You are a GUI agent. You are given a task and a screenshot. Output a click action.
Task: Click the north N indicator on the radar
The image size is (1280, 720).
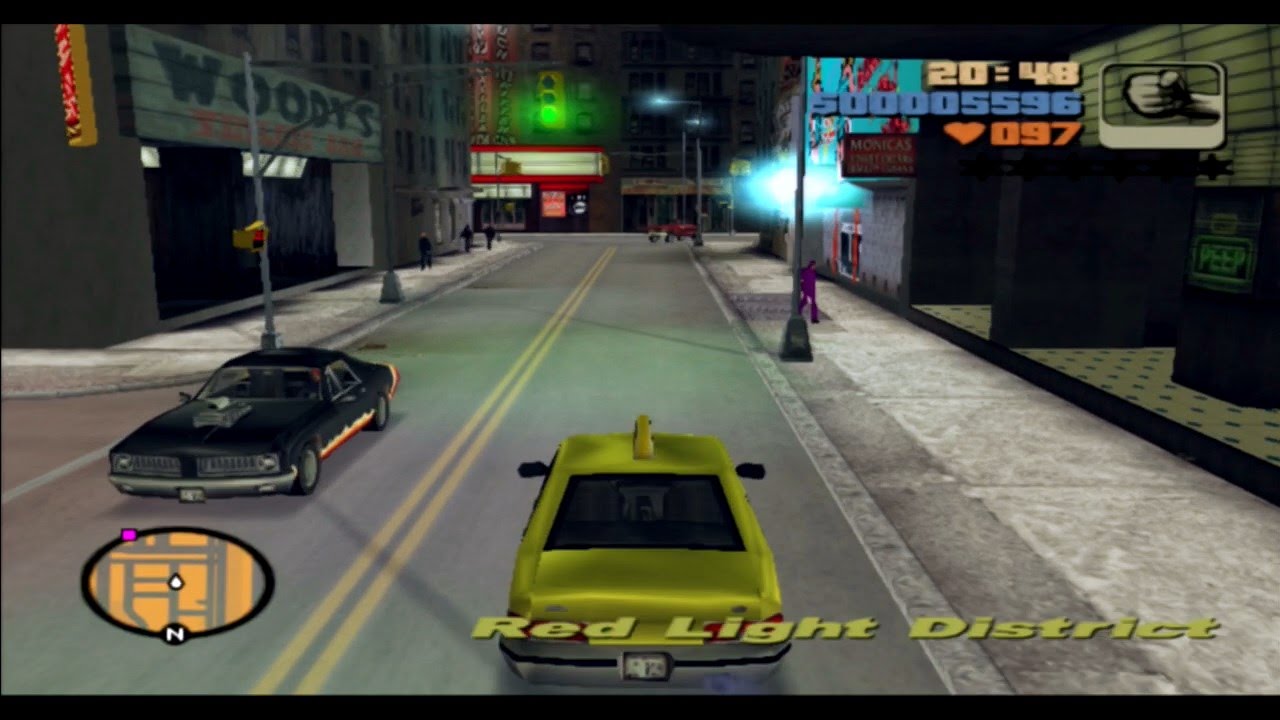tap(175, 633)
